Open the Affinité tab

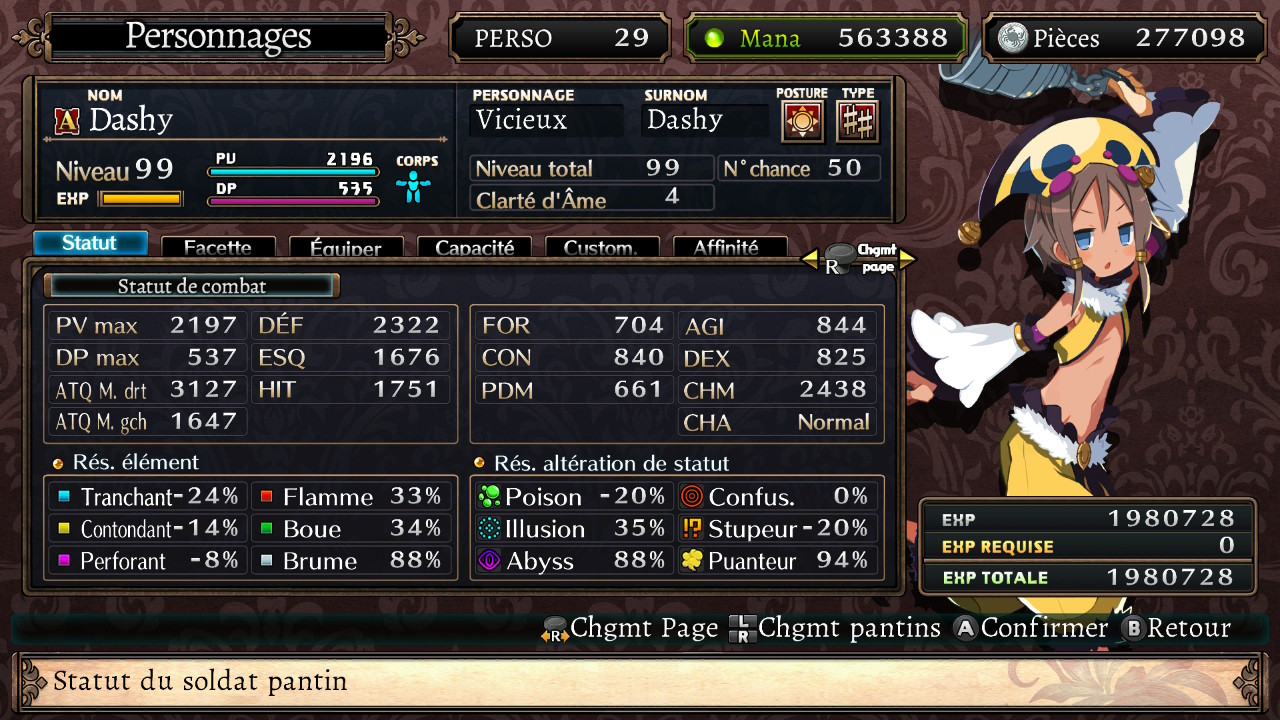coord(730,247)
